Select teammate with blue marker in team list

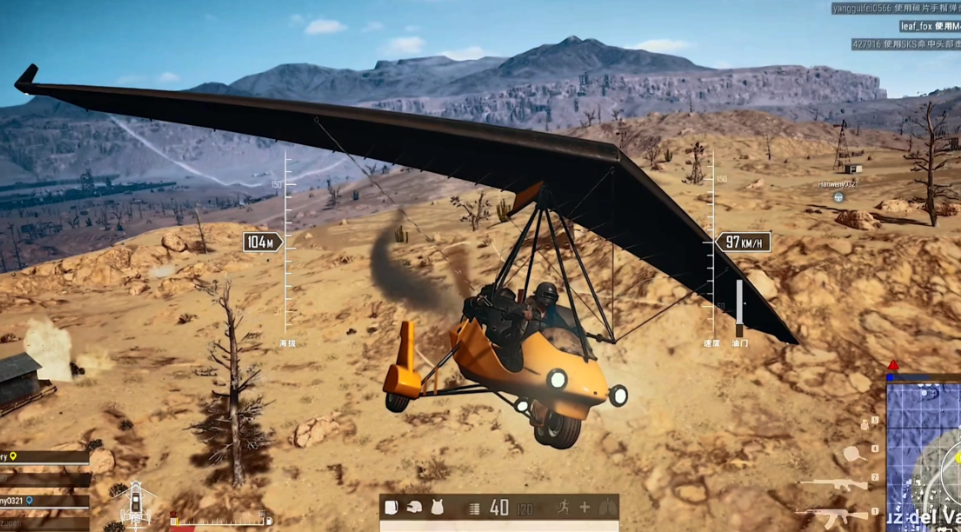(44, 499)
